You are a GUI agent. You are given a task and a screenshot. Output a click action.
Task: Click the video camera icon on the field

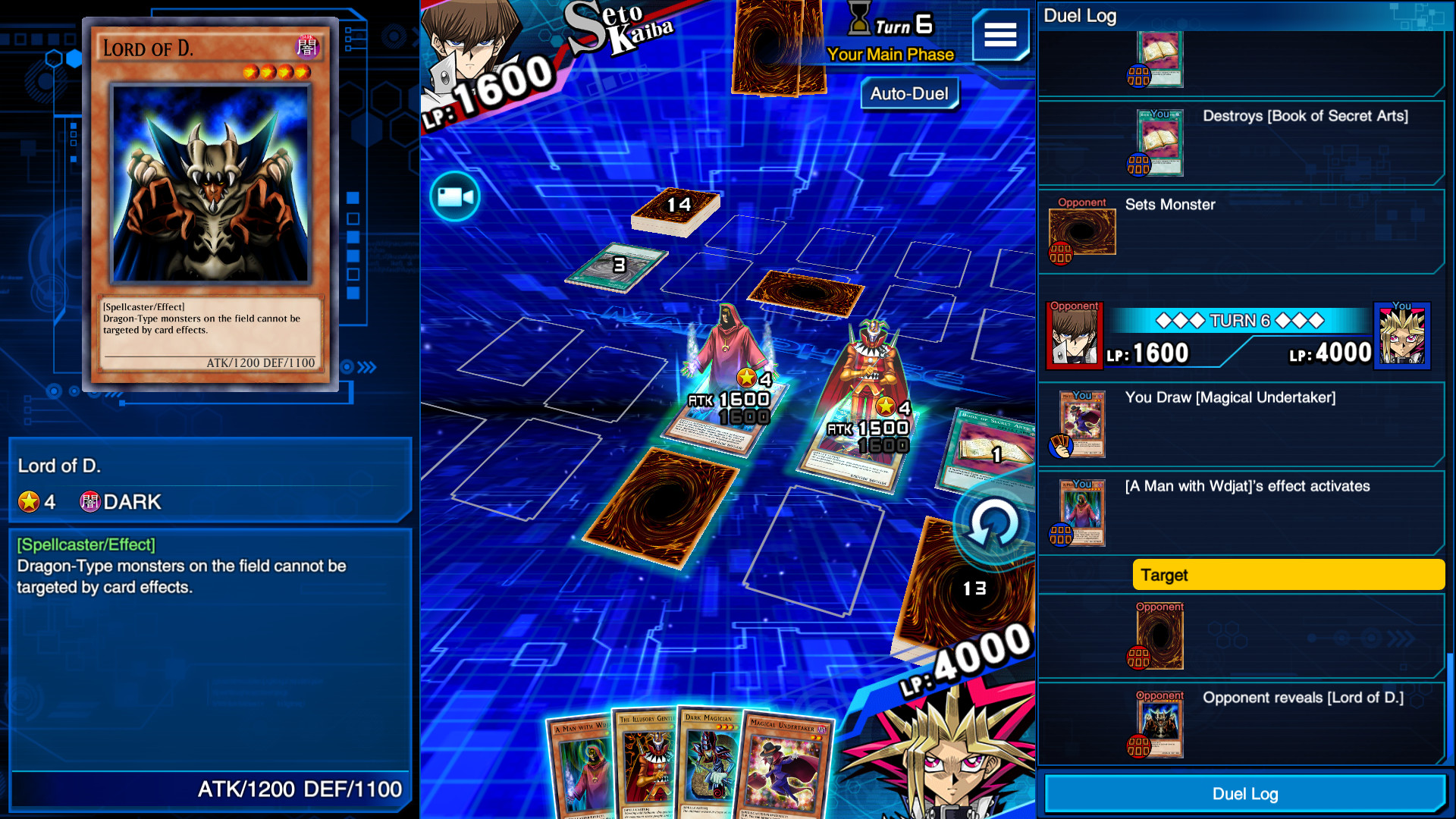tap(453, 196)
